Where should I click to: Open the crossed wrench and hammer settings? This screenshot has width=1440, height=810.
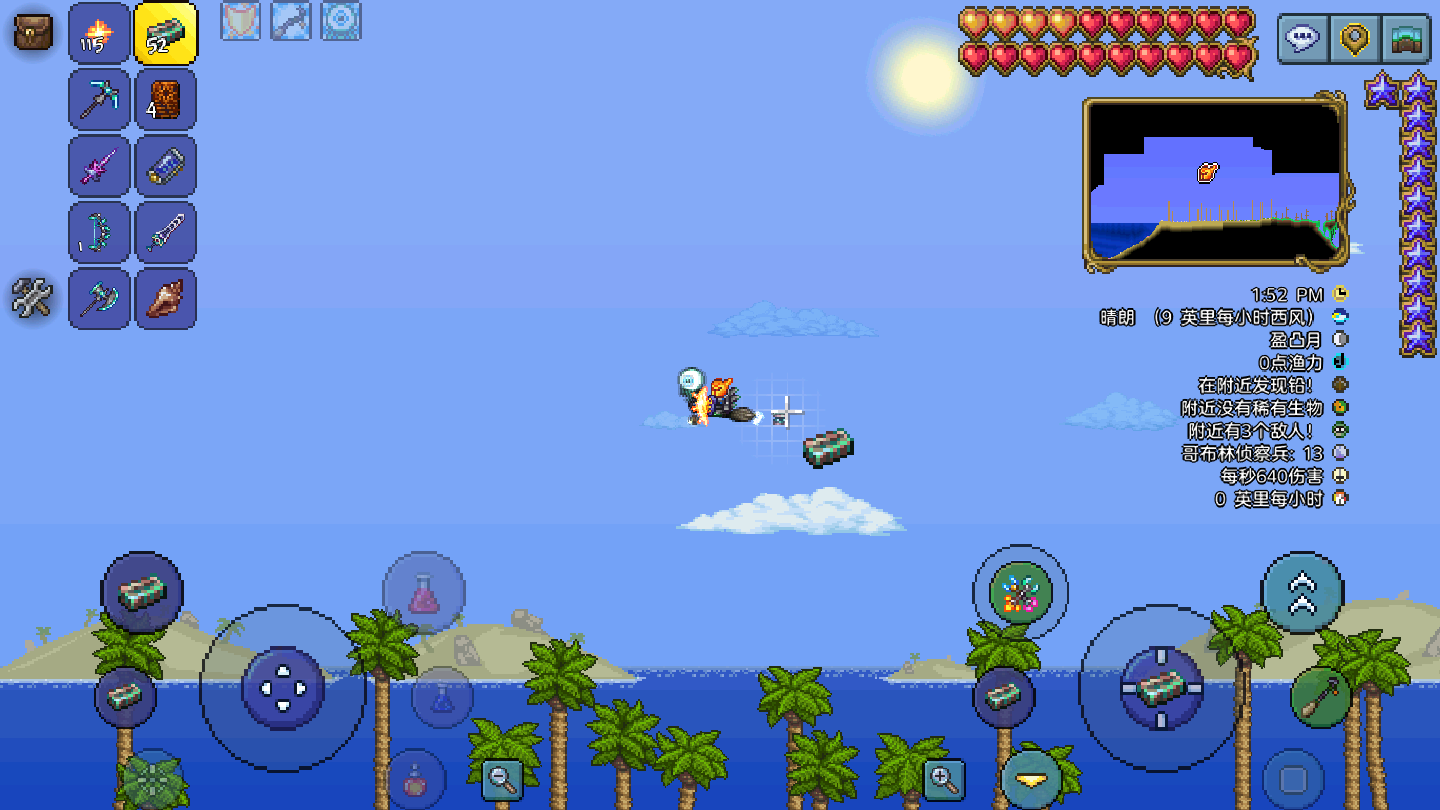[32, 297]
